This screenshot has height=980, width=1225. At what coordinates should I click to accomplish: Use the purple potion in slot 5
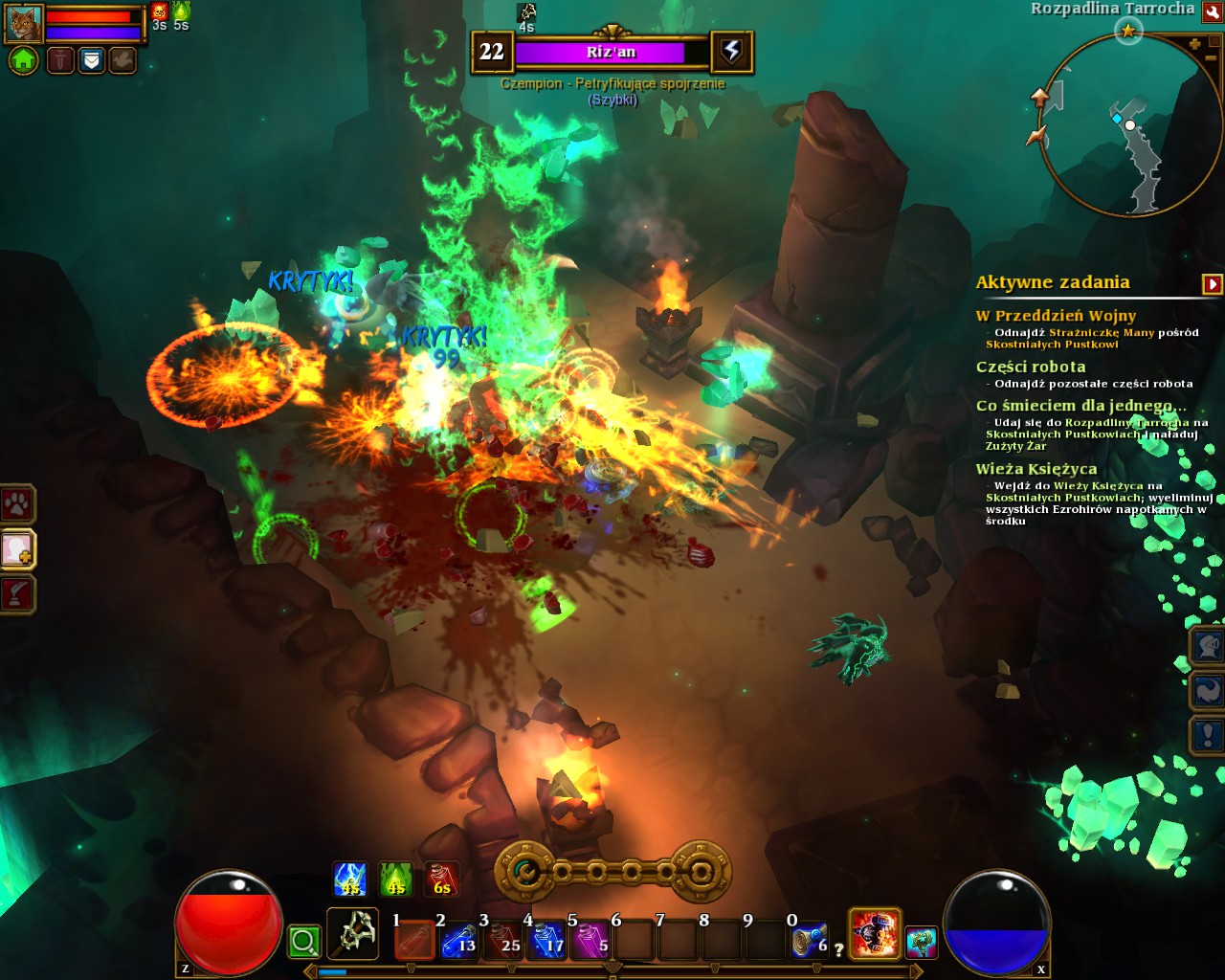tap(590, 940)
